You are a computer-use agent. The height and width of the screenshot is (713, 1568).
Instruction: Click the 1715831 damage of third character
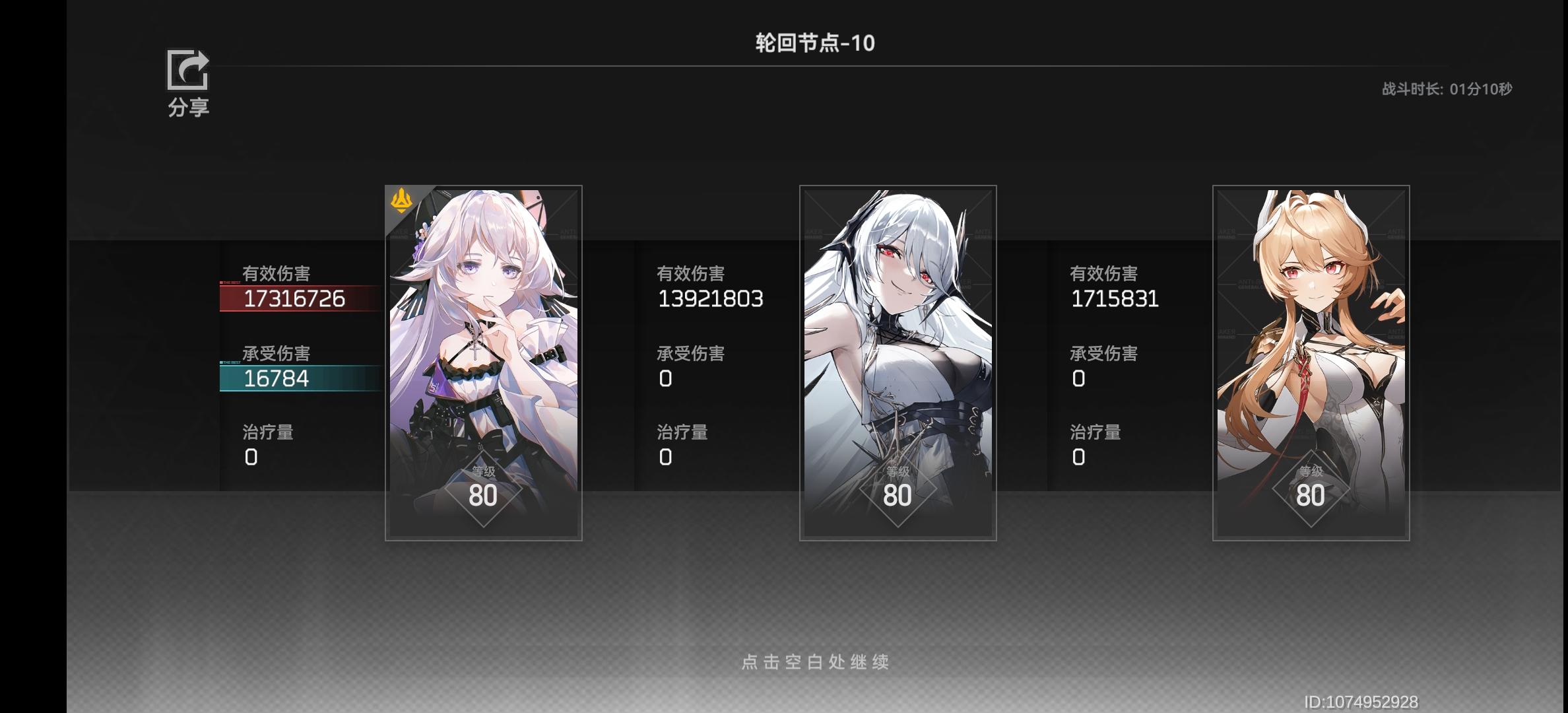click(1114, 298)
